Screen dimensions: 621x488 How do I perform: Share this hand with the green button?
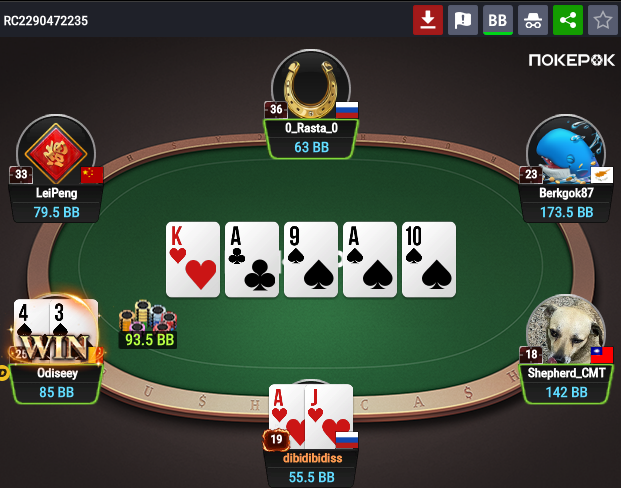567,19
